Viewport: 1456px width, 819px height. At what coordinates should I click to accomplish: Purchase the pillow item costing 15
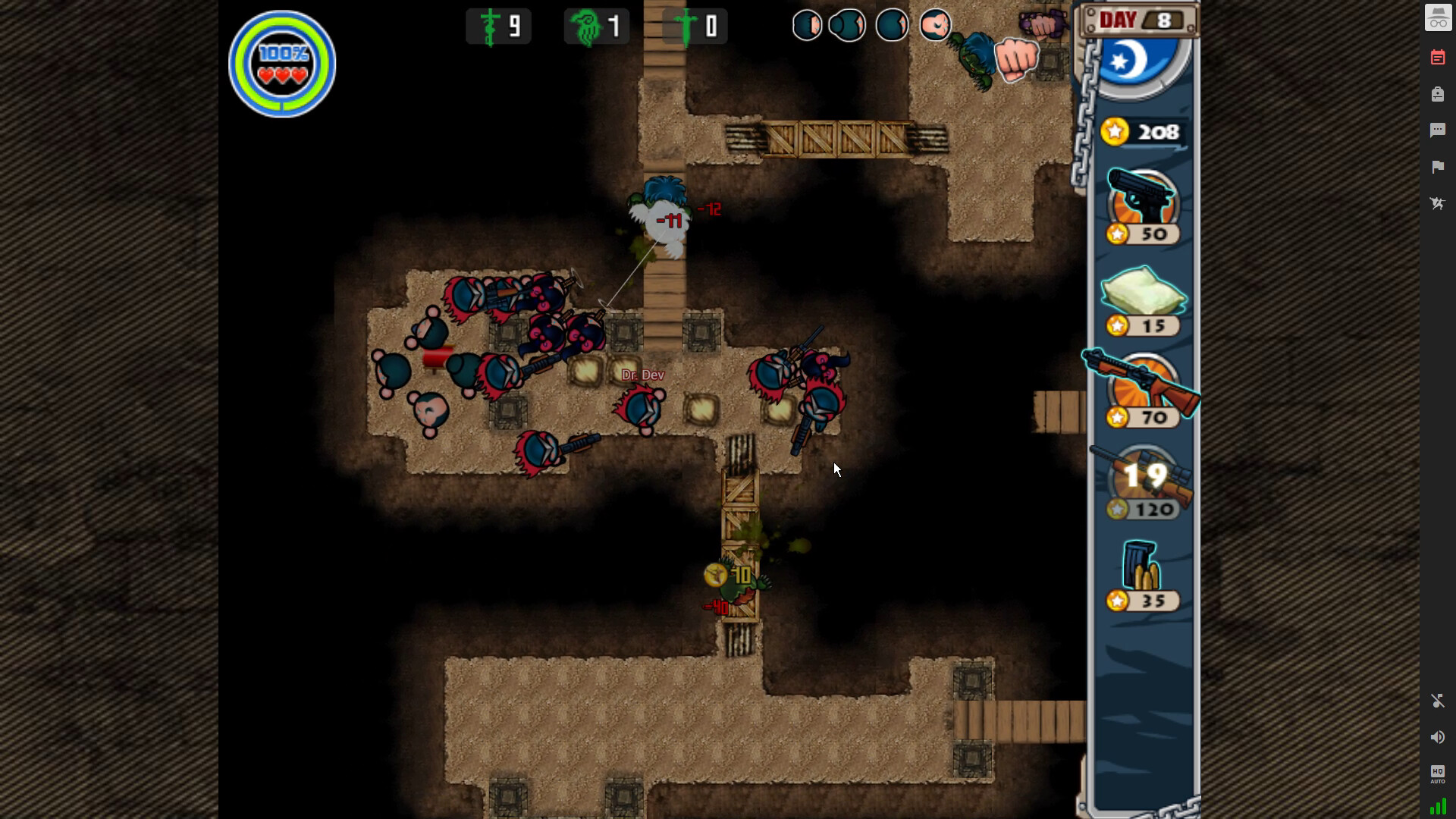point(1144,299)
